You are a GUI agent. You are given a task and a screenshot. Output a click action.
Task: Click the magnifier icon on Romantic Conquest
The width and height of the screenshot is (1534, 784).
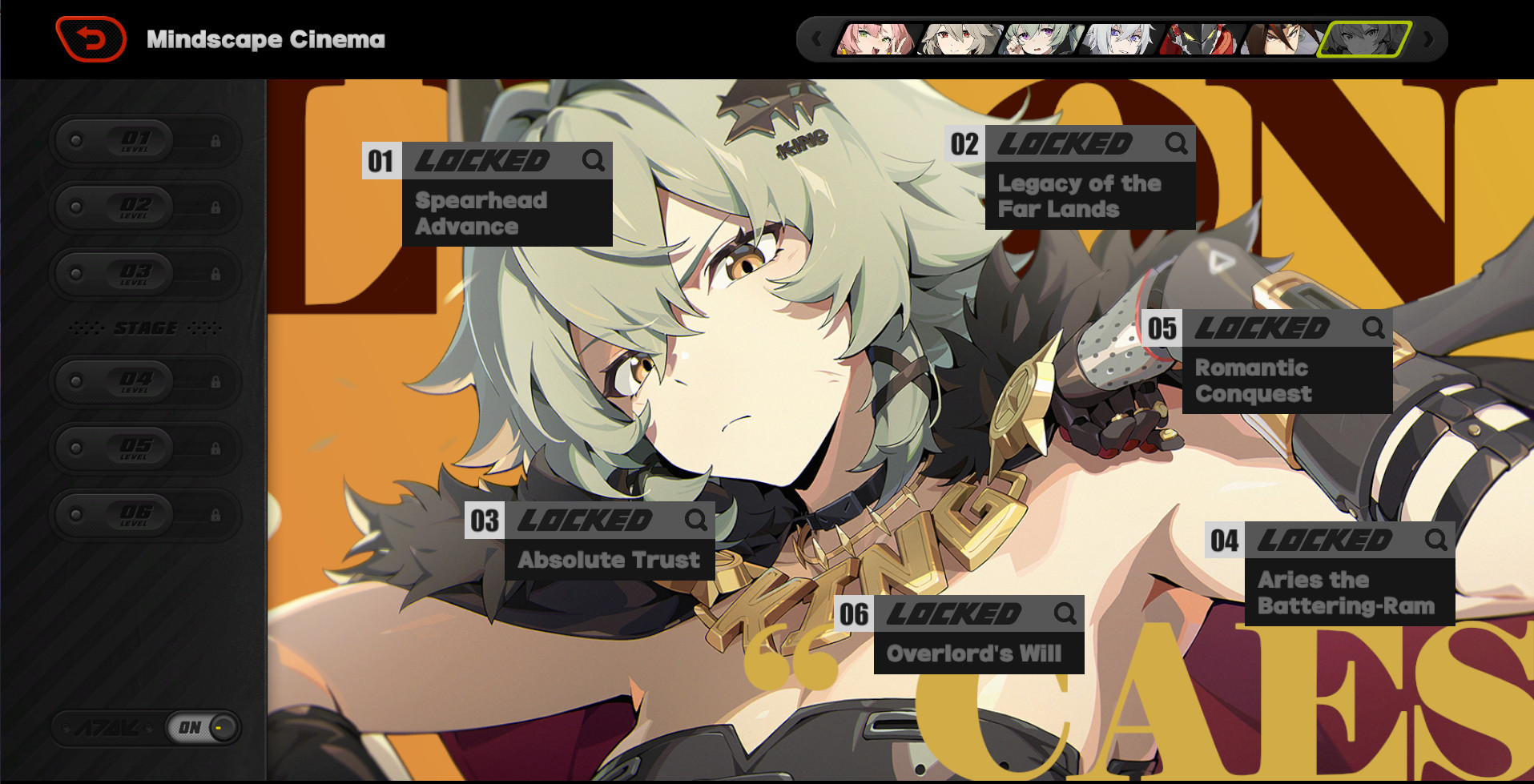coord(1375,328)
